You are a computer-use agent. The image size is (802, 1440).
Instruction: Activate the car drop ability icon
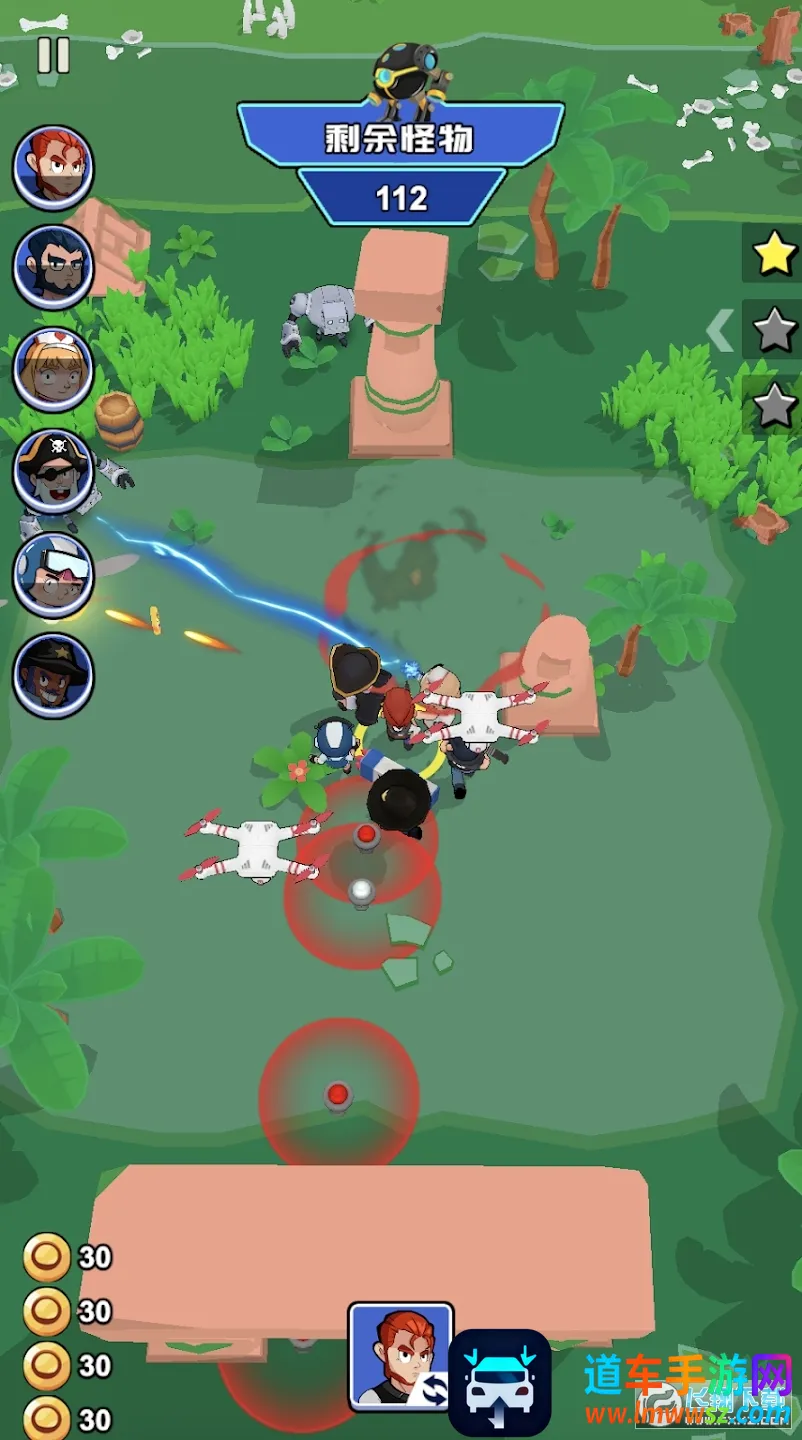(x=499, y=1382)
